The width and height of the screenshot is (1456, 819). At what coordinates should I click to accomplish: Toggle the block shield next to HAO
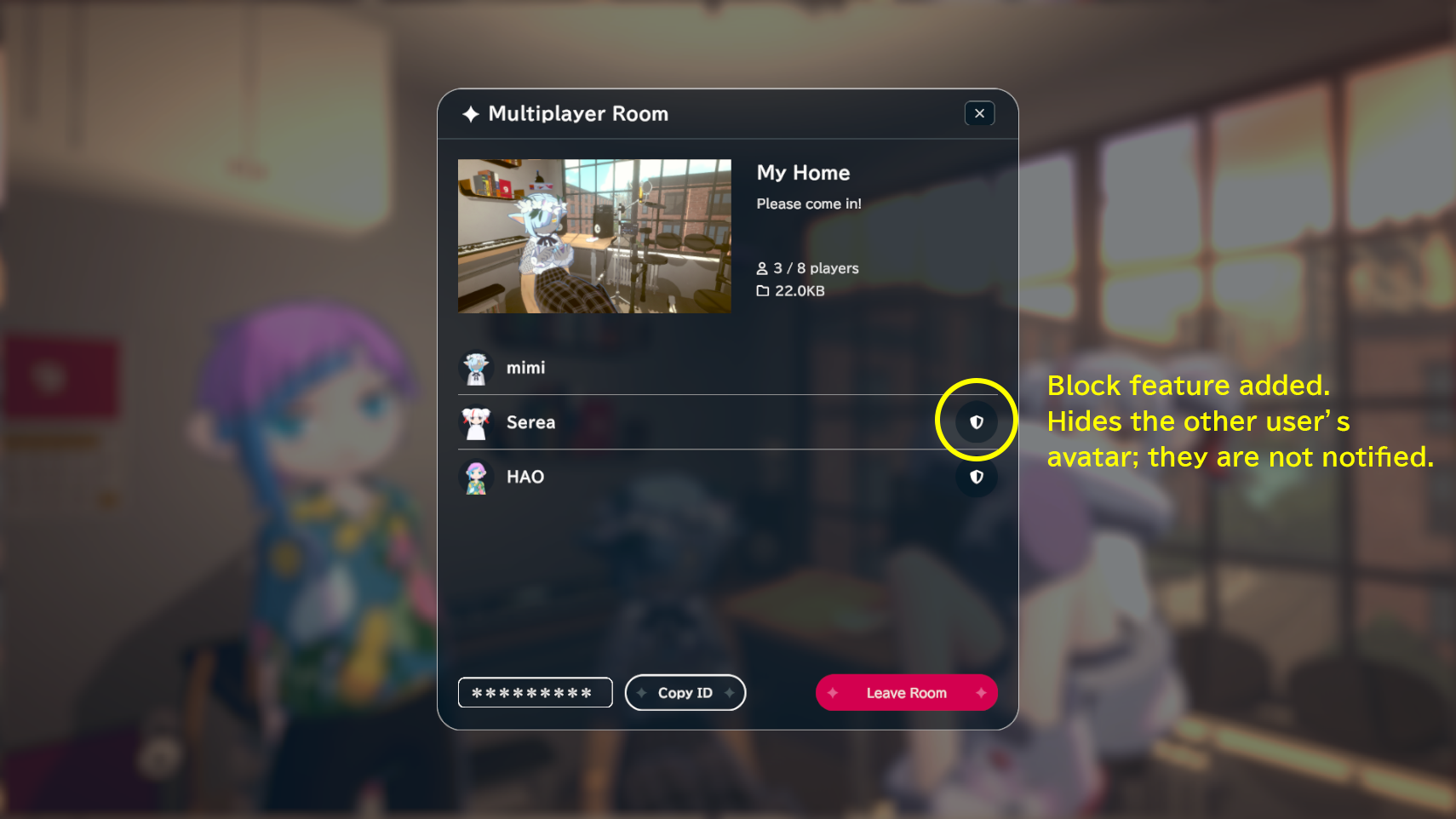[x=977, y=478]
